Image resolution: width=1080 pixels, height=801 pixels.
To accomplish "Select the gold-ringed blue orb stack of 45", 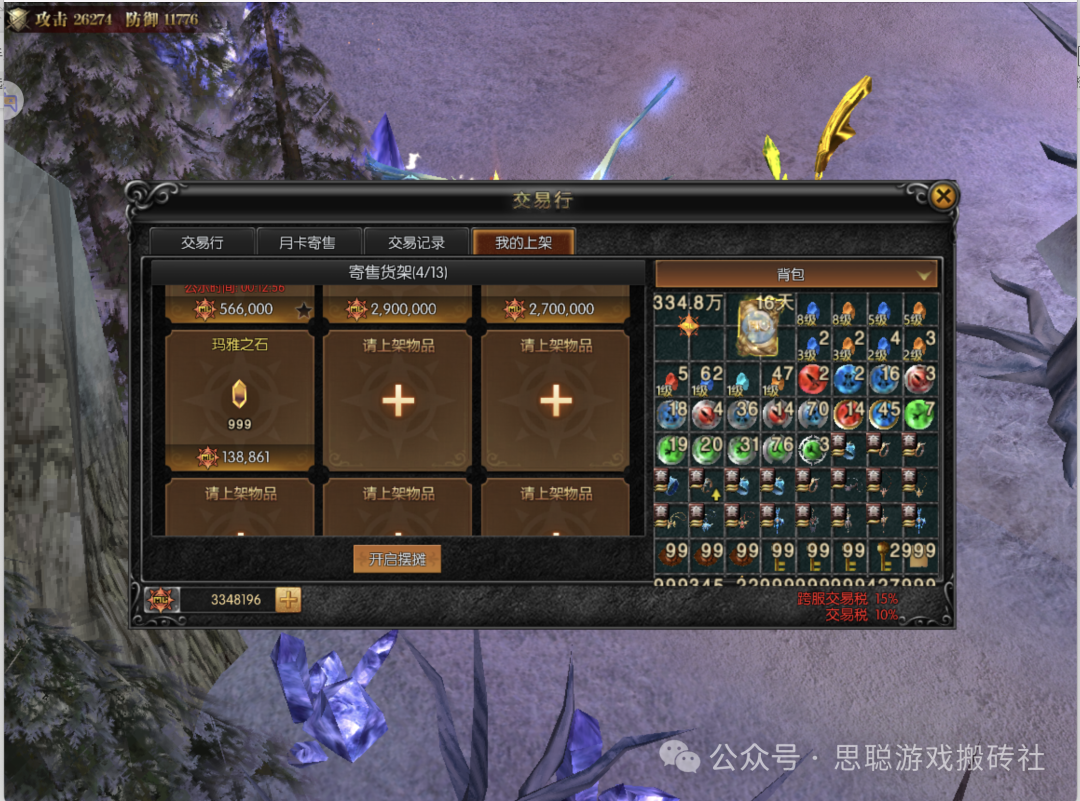I will click(885, 414).
